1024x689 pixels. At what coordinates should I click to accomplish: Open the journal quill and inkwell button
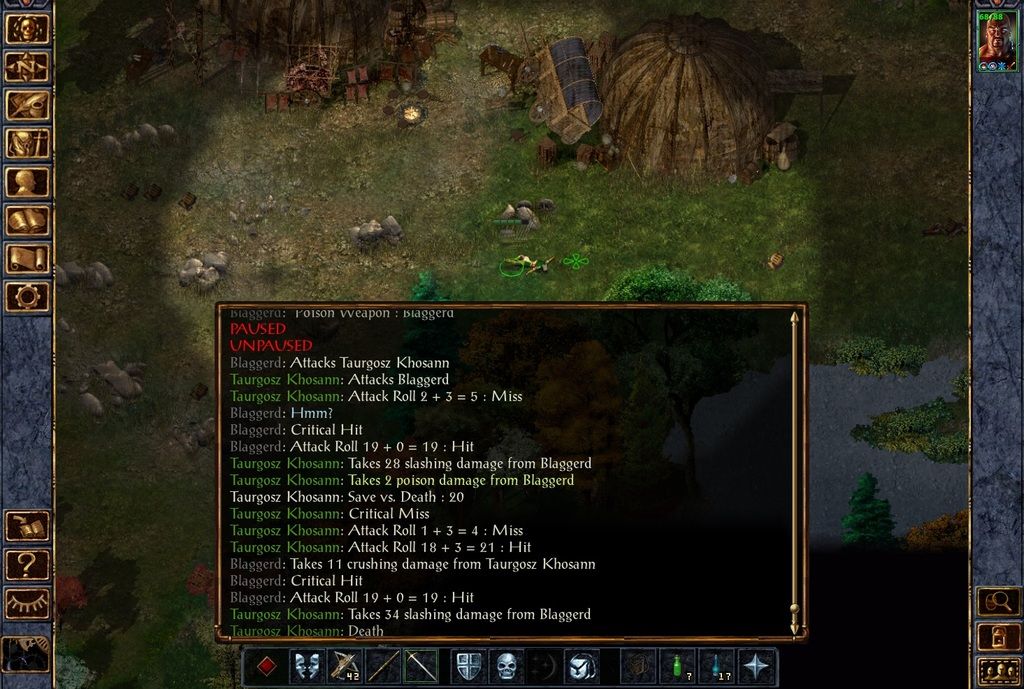coord(27,105)
